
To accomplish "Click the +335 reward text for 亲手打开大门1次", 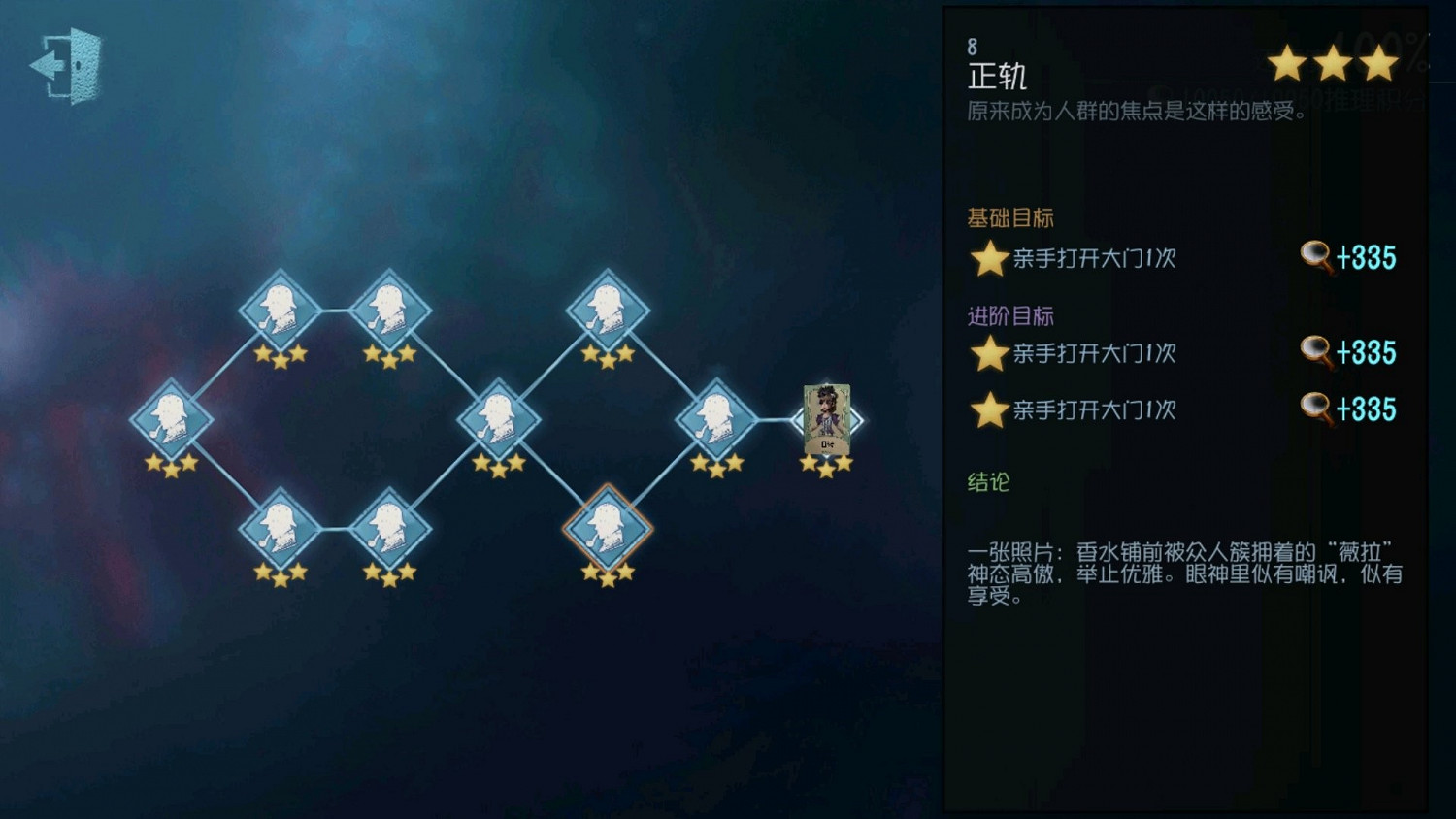I will pyautogui.click(x=1367, y=257).
